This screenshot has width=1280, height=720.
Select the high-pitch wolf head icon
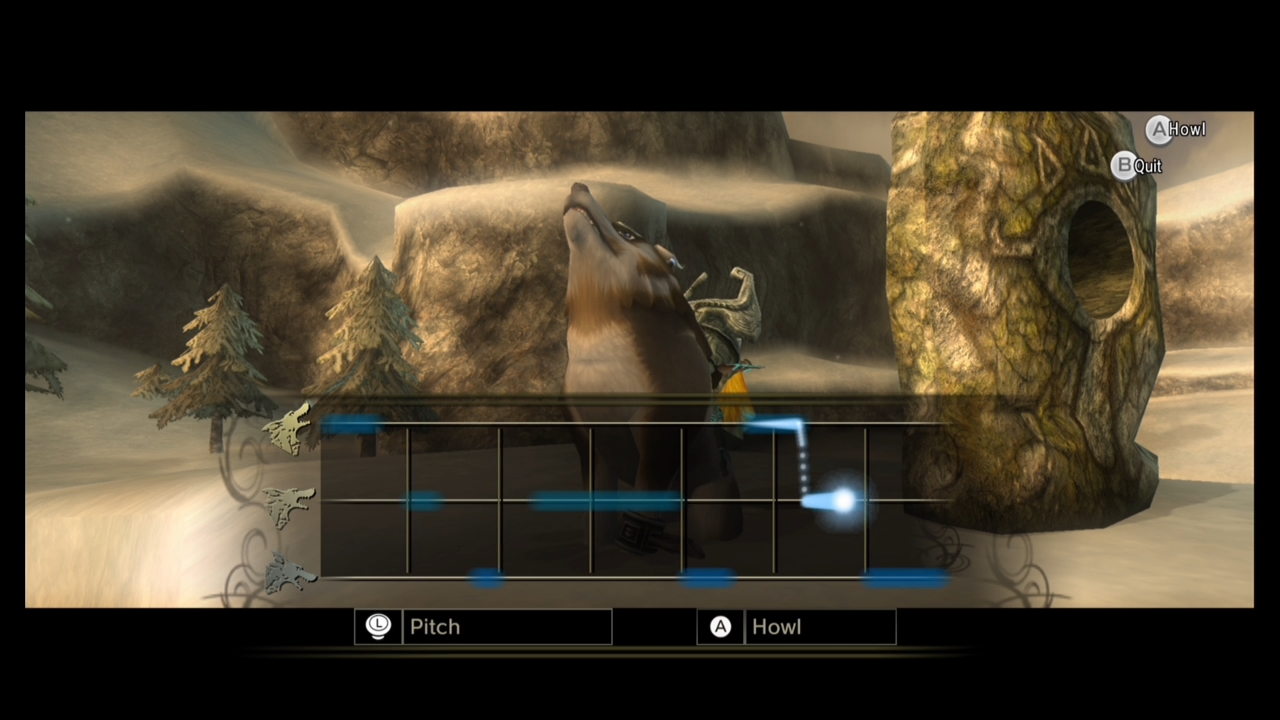pos(288,430)
